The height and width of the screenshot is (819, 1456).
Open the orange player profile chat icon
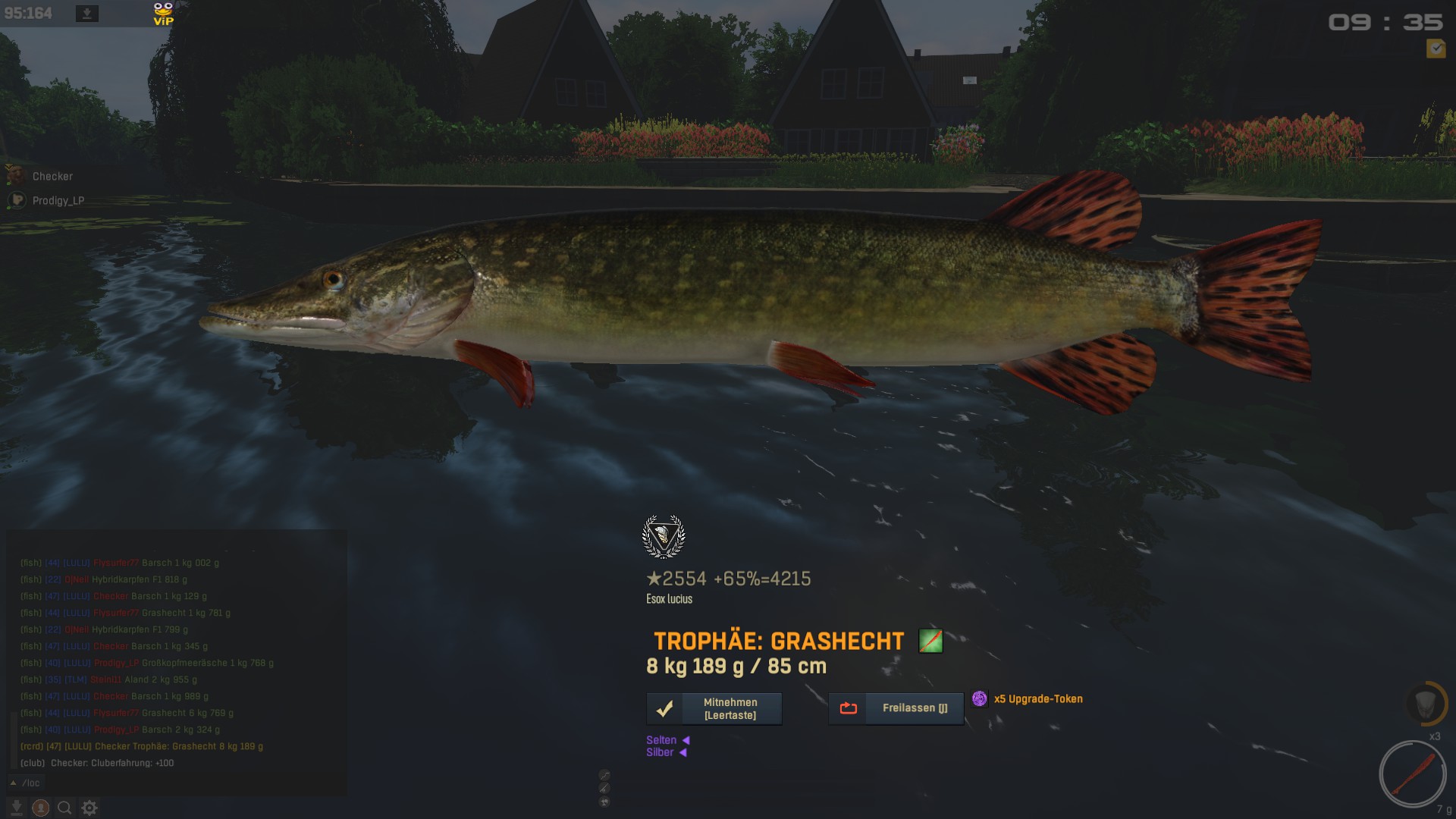pyautogui.click(x=41, y=808)
